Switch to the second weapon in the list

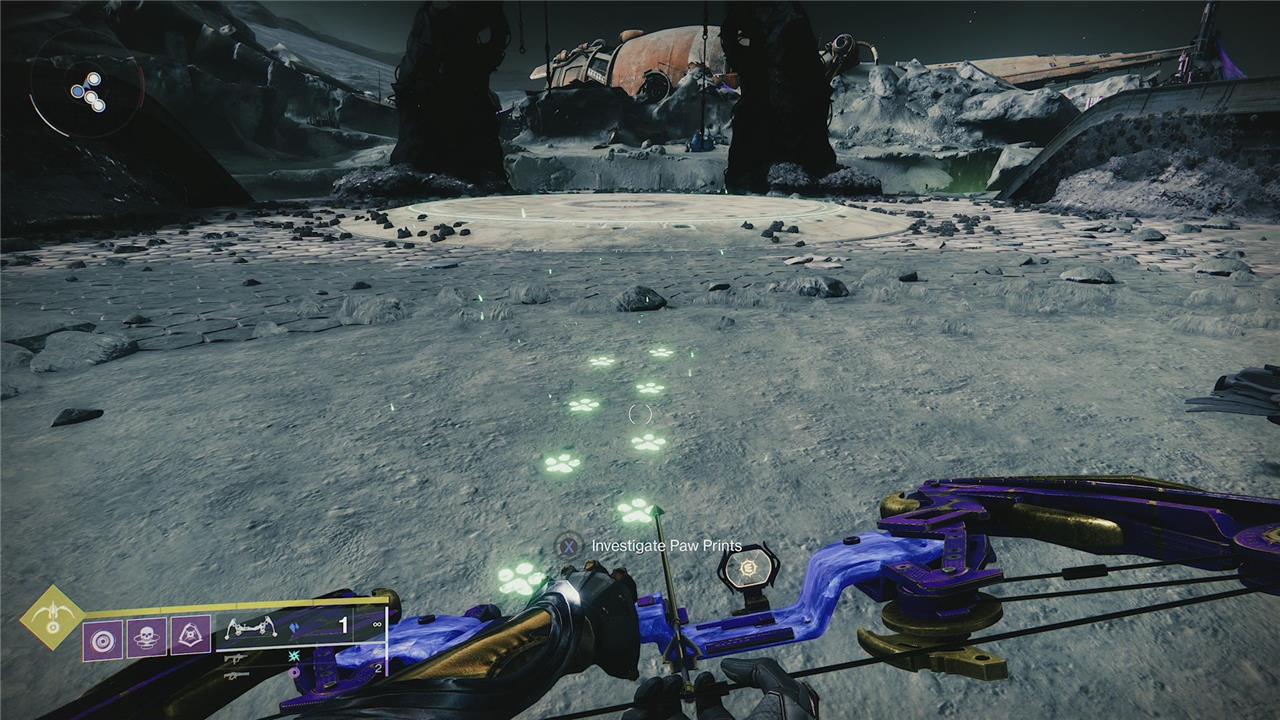coord(236,659)
